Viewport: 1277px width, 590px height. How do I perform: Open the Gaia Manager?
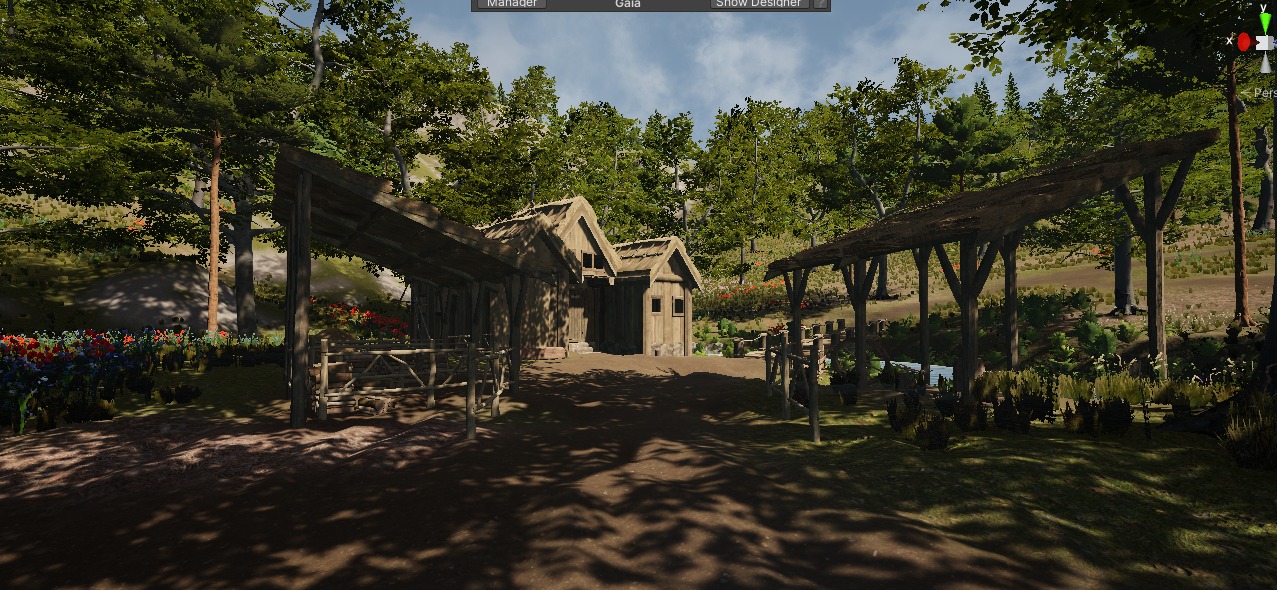coord(512,4)
